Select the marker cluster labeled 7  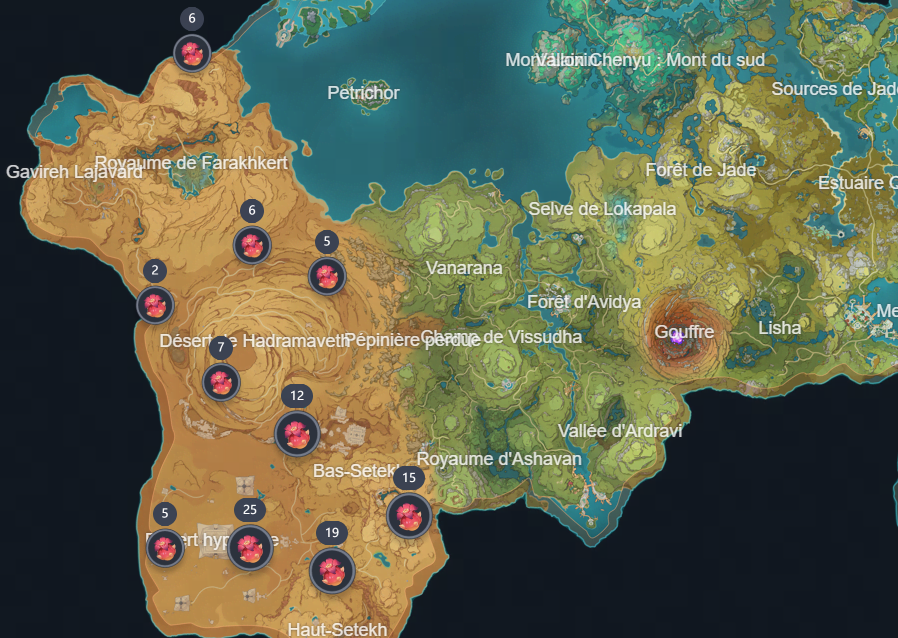(x=221, y=381)
